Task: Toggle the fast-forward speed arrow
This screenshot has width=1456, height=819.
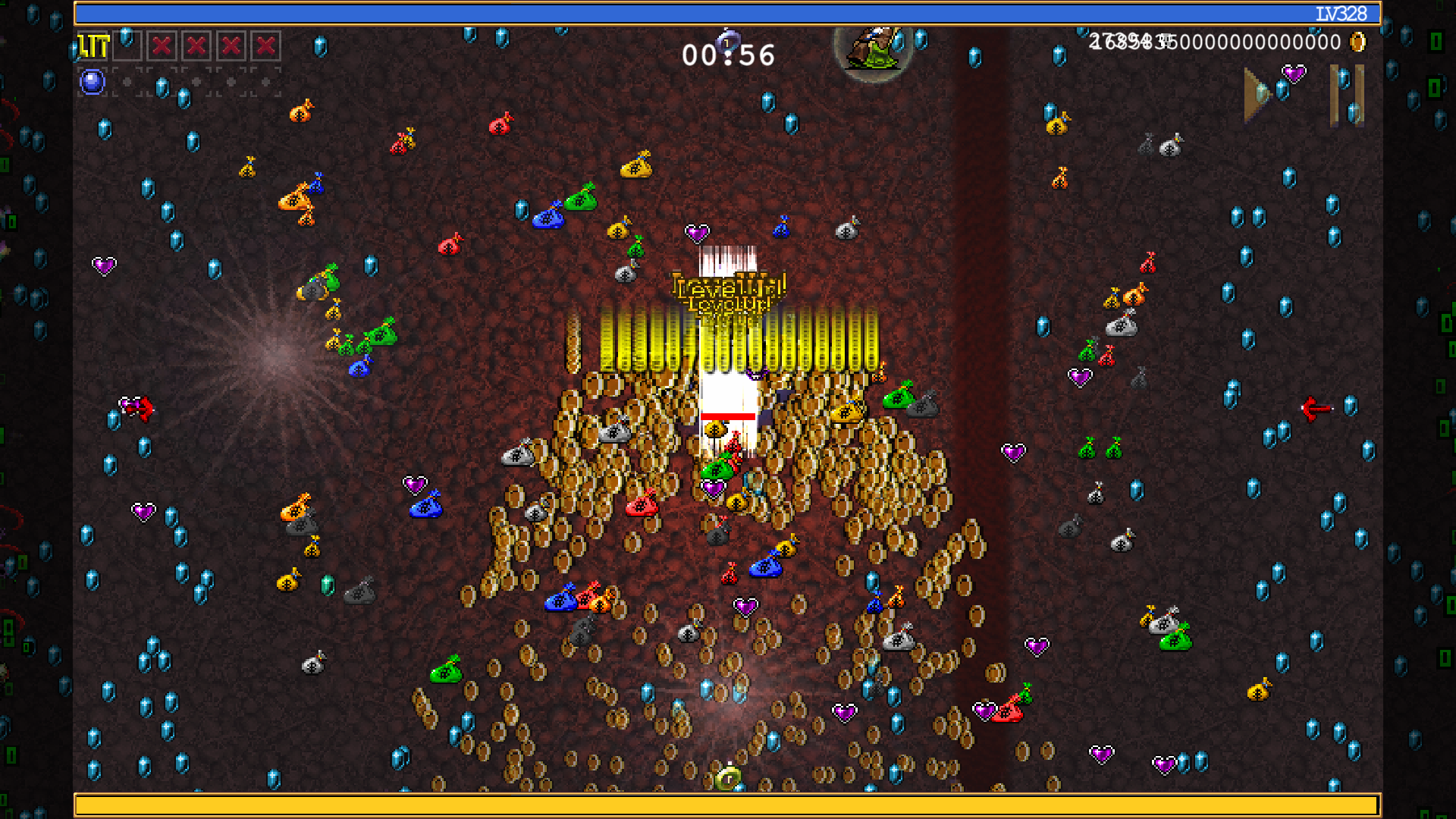Action: [1259, 96]
